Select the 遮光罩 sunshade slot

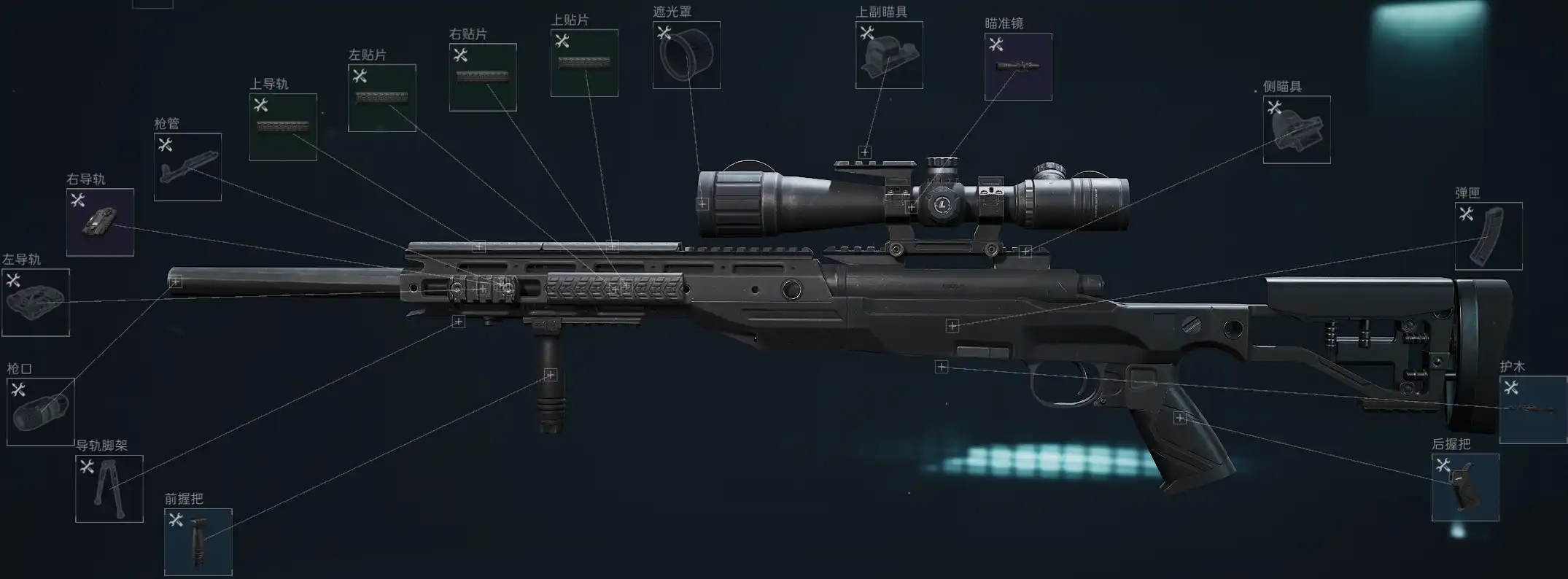coord(686,55)
